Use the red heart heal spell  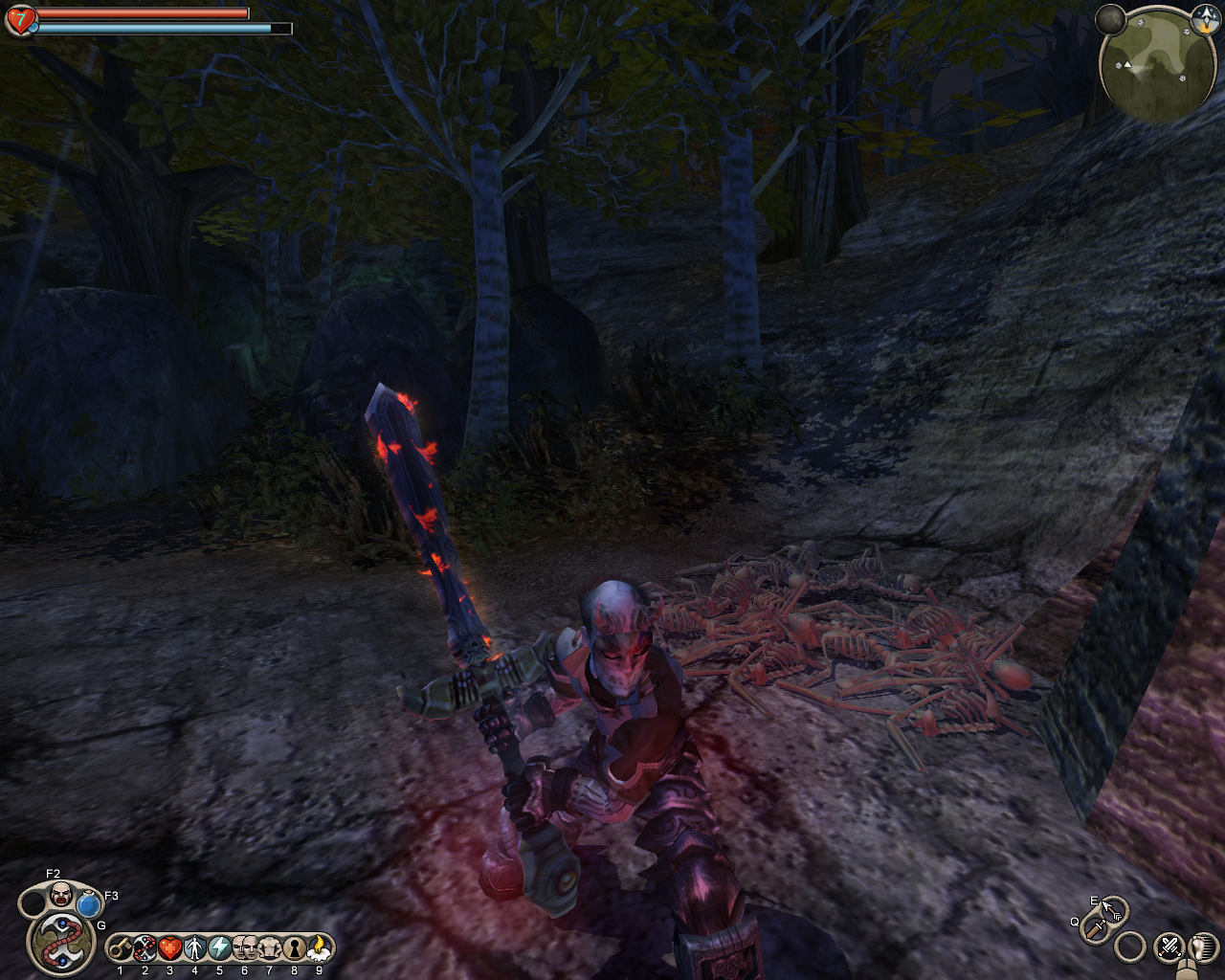point(169,948)
